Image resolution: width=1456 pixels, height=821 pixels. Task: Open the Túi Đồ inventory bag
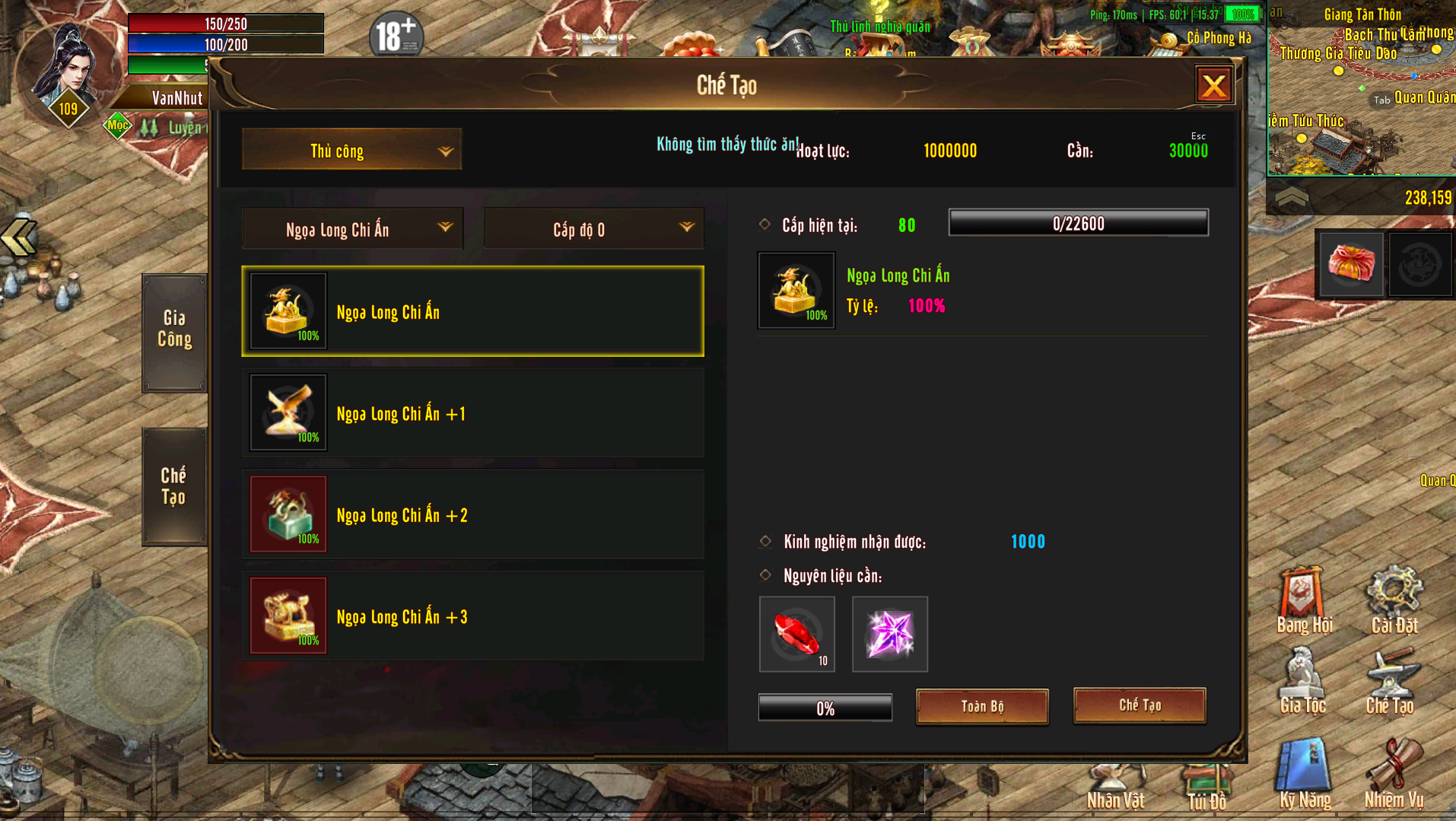1206,784
